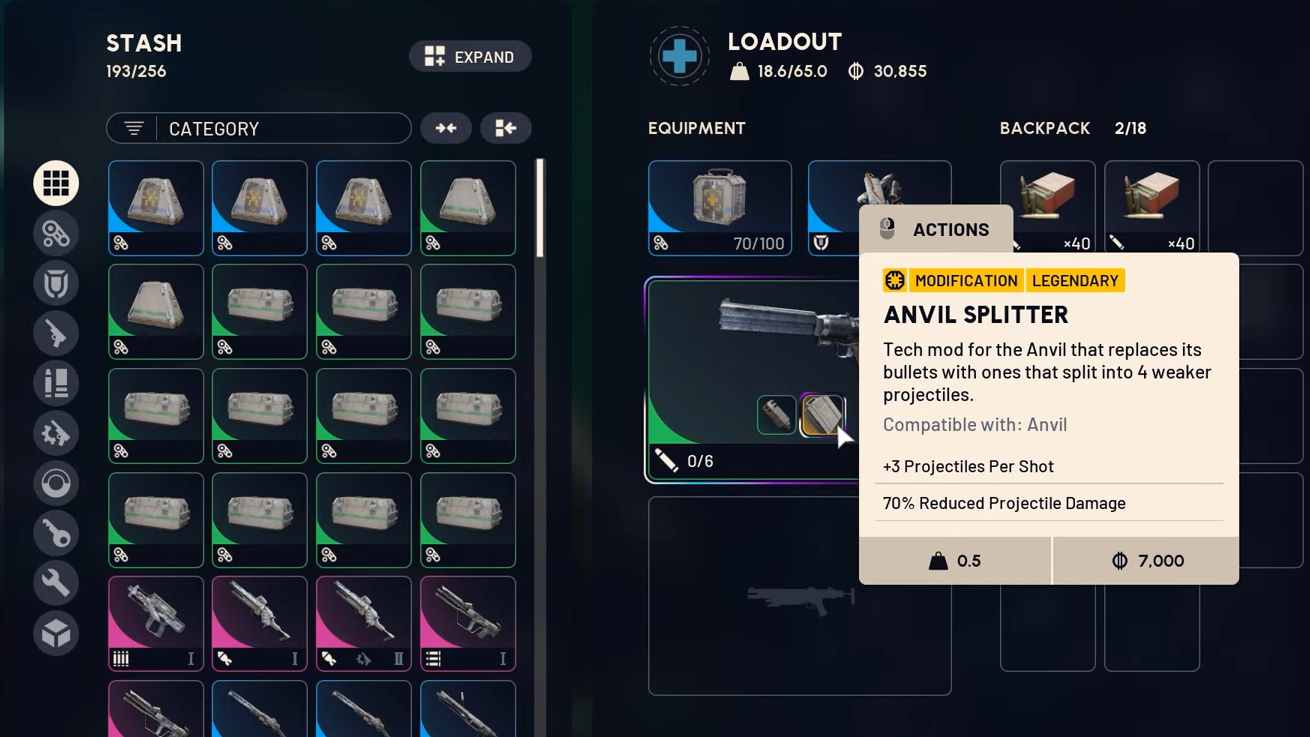Filter stash by the gun-and-gear mods icon
This screenshot has width=1310, height=737.
[56, 433]
